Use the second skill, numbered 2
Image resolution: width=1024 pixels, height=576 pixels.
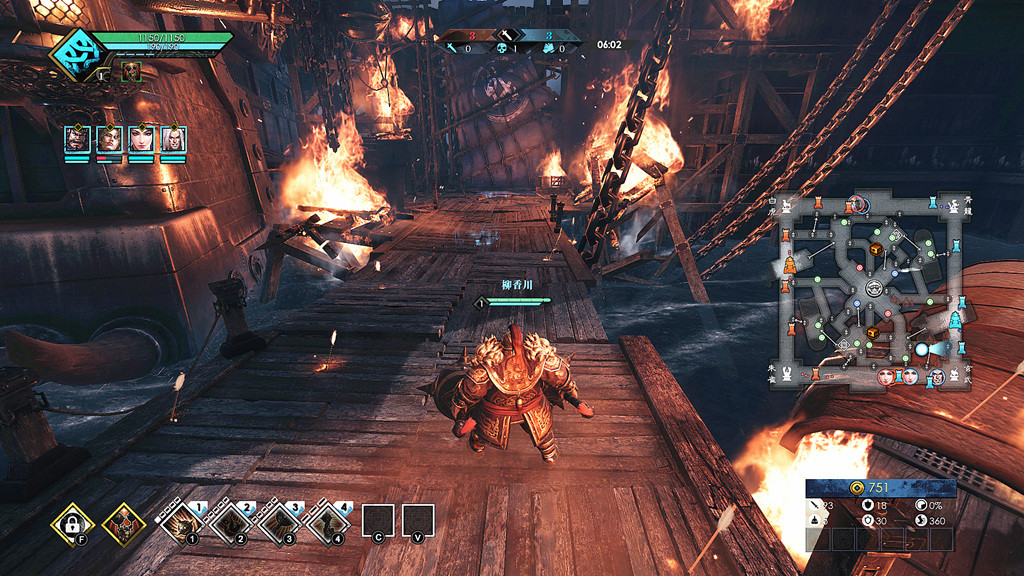(x=231, y=523)
